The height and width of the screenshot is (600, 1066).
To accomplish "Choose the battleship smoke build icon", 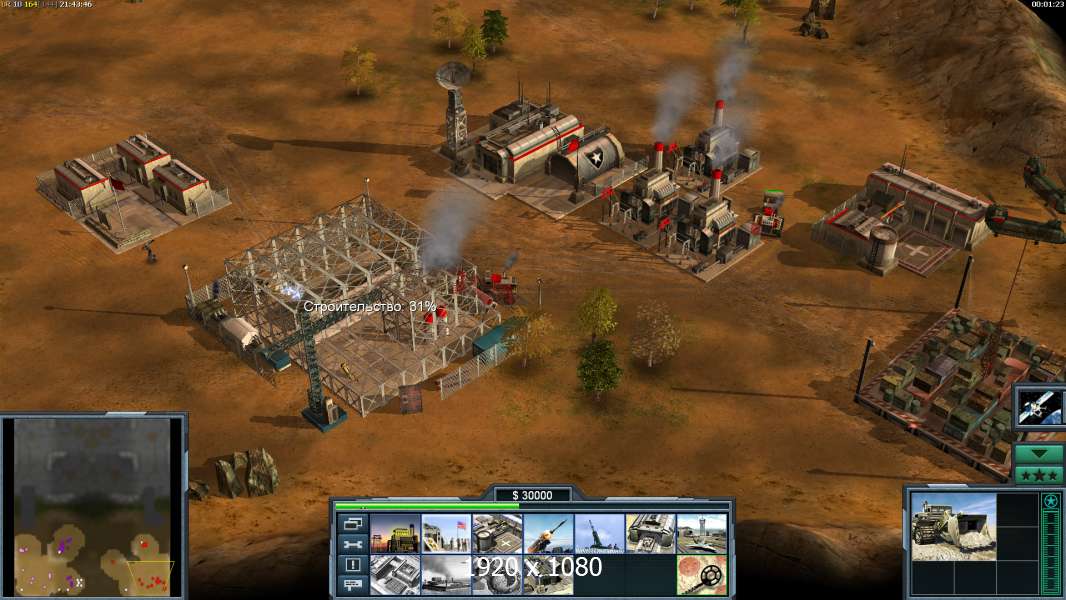I will click(x=446, y=575).
